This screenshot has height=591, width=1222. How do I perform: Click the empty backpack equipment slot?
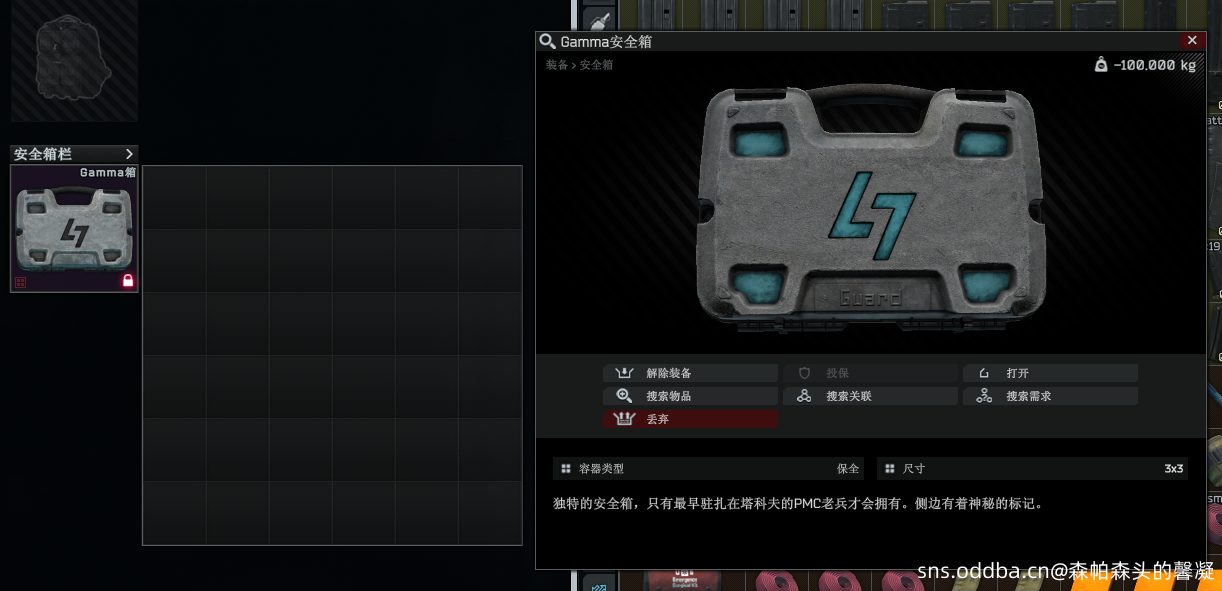(x=73, y=58)
